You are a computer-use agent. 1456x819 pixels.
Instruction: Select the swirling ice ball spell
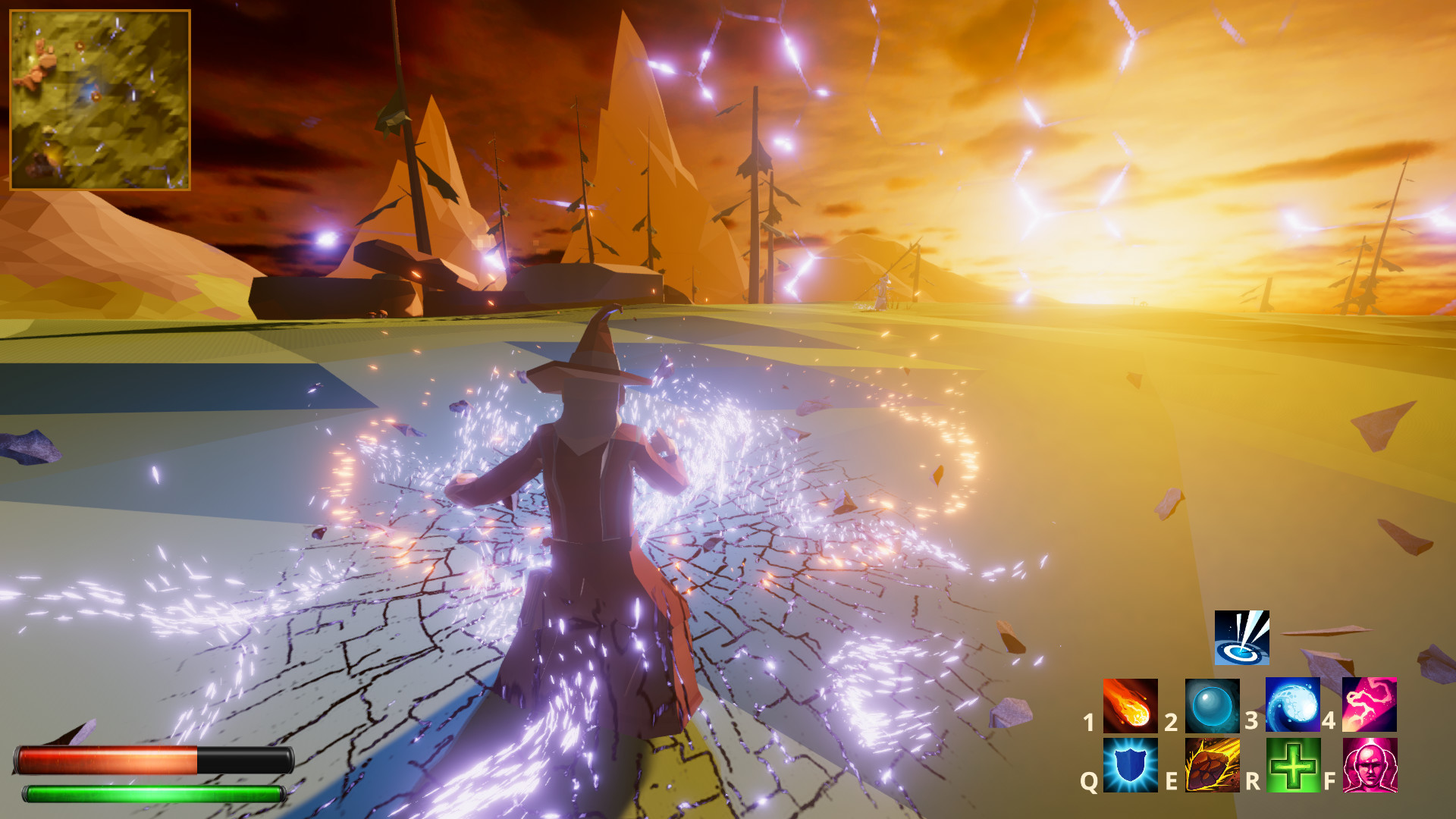pos(1292,705)
